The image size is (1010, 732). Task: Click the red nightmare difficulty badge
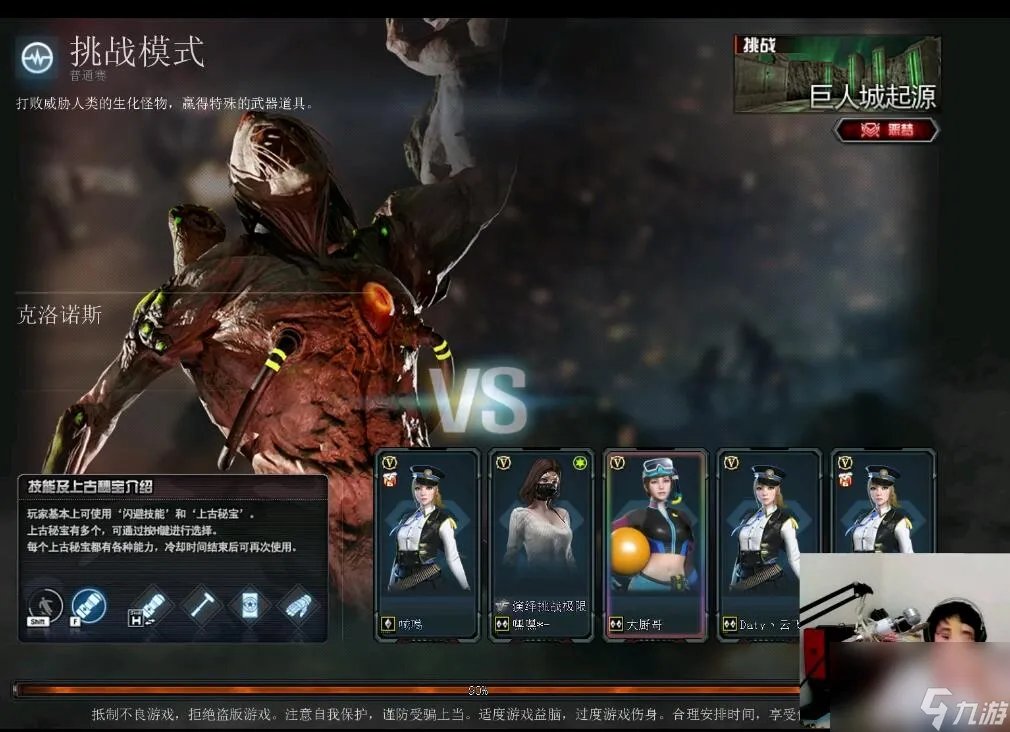[x=886, y=130]
